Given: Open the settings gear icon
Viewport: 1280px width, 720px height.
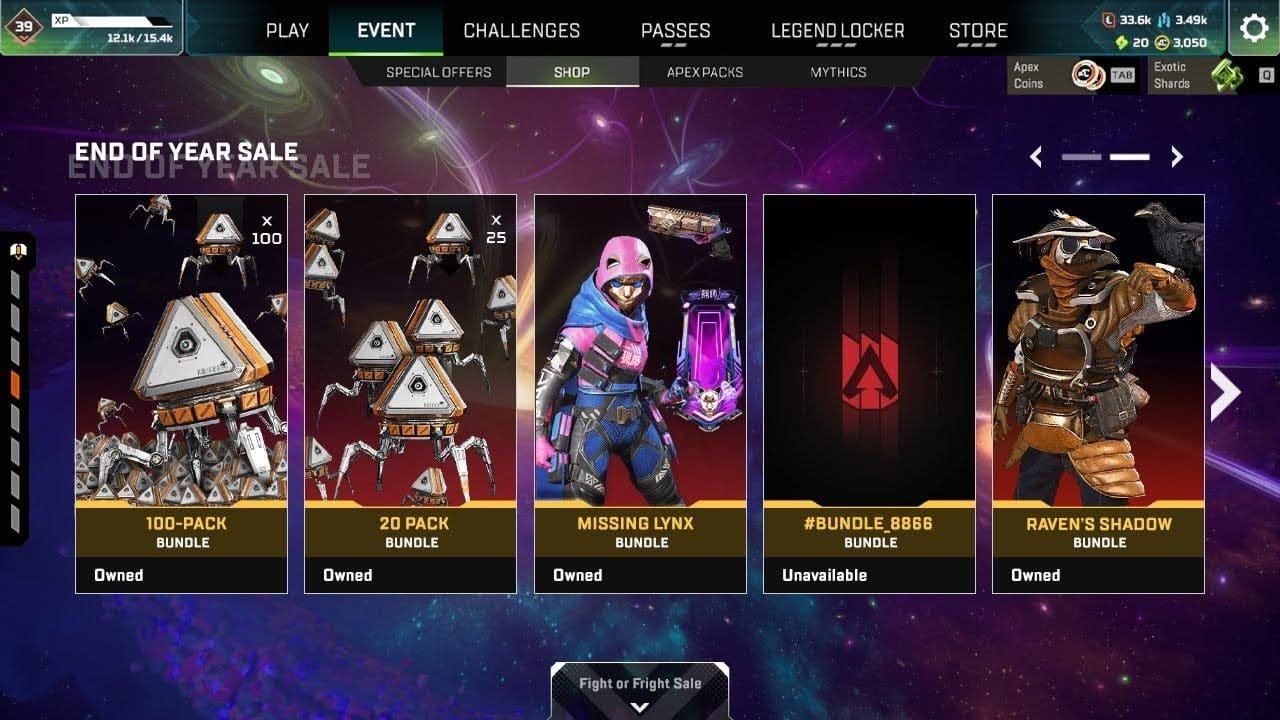Looking at the screenshot, I should (1254, 29).
